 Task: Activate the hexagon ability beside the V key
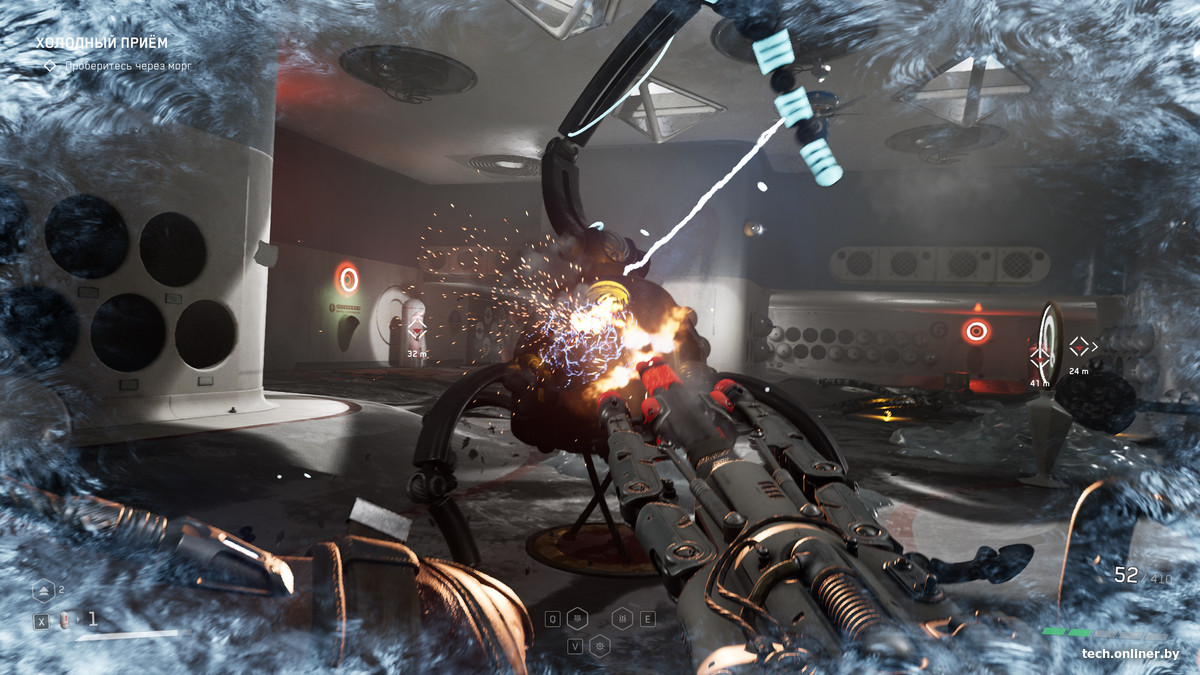click(x=600, y=646)
